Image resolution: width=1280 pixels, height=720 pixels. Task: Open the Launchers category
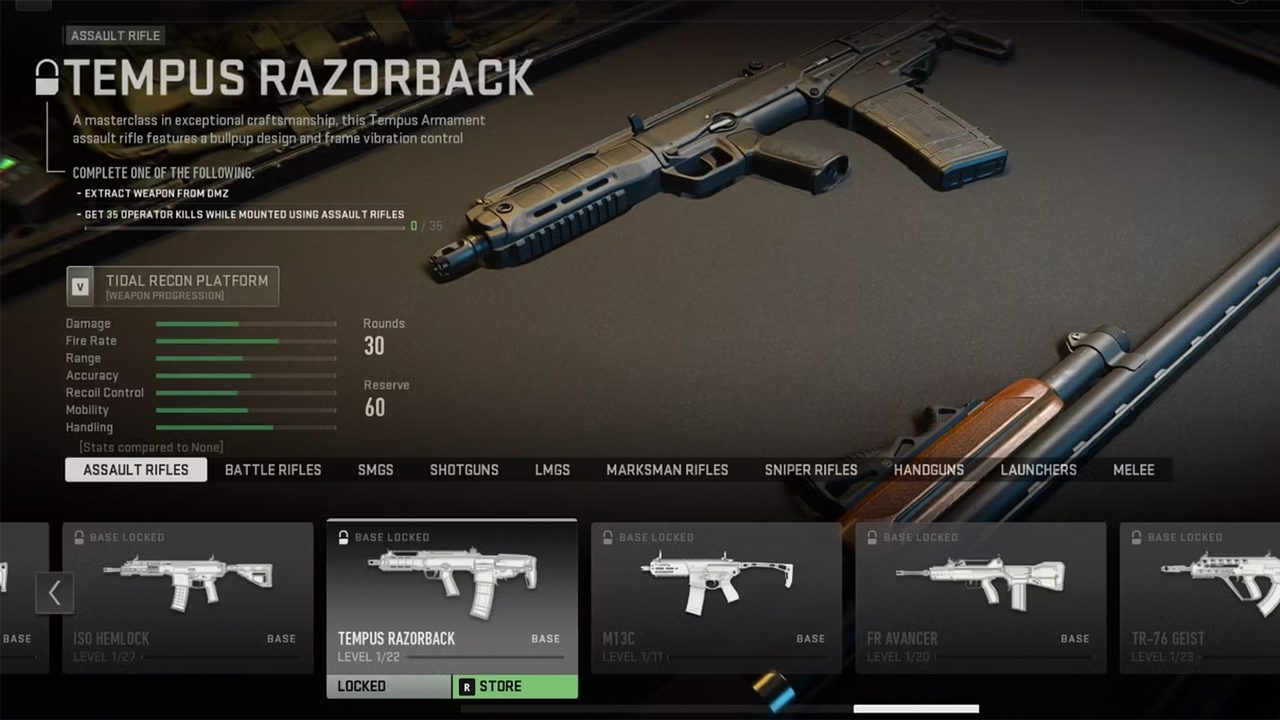1038,470
